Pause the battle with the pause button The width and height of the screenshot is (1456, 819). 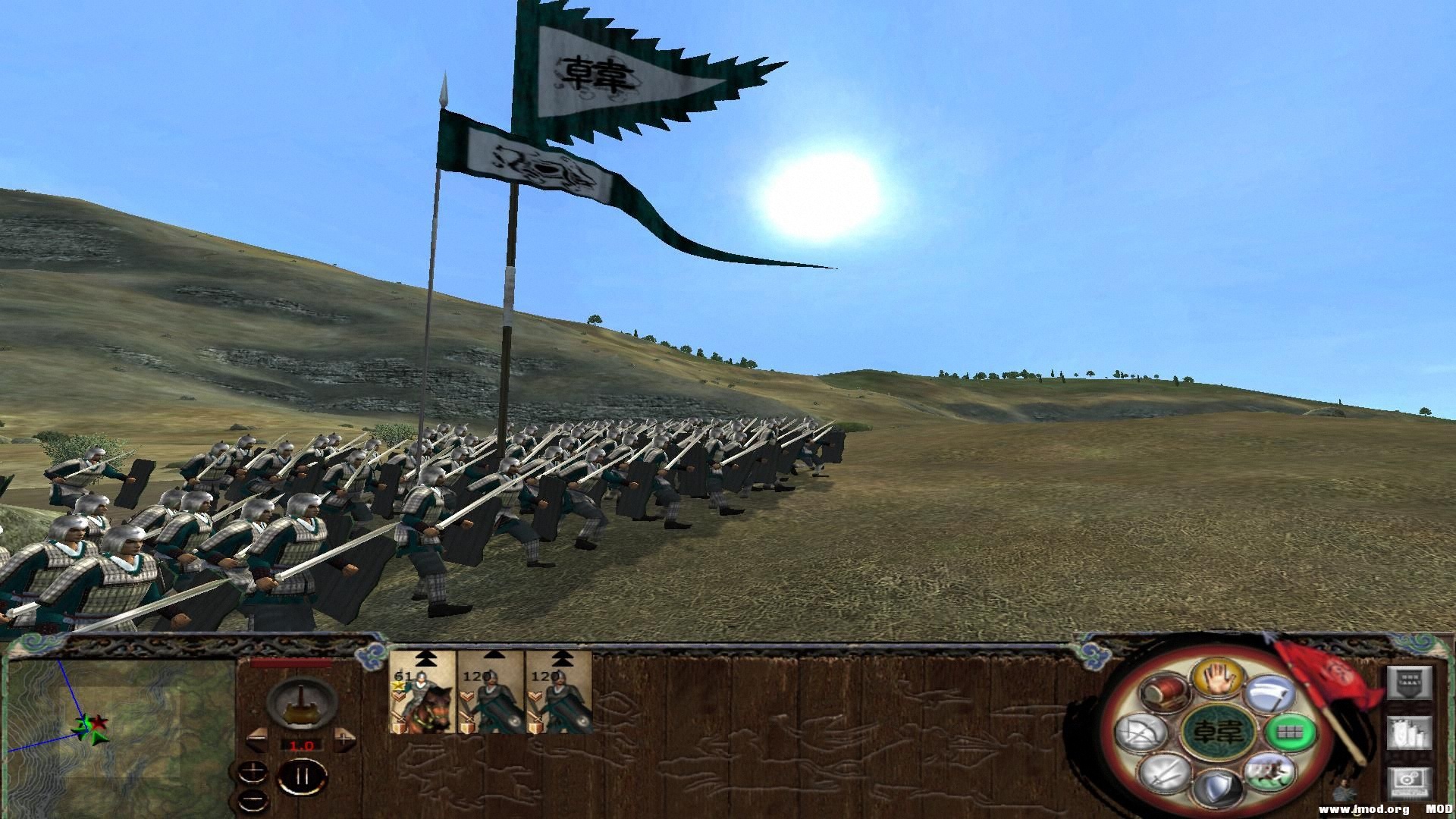(x=303, y=777)
